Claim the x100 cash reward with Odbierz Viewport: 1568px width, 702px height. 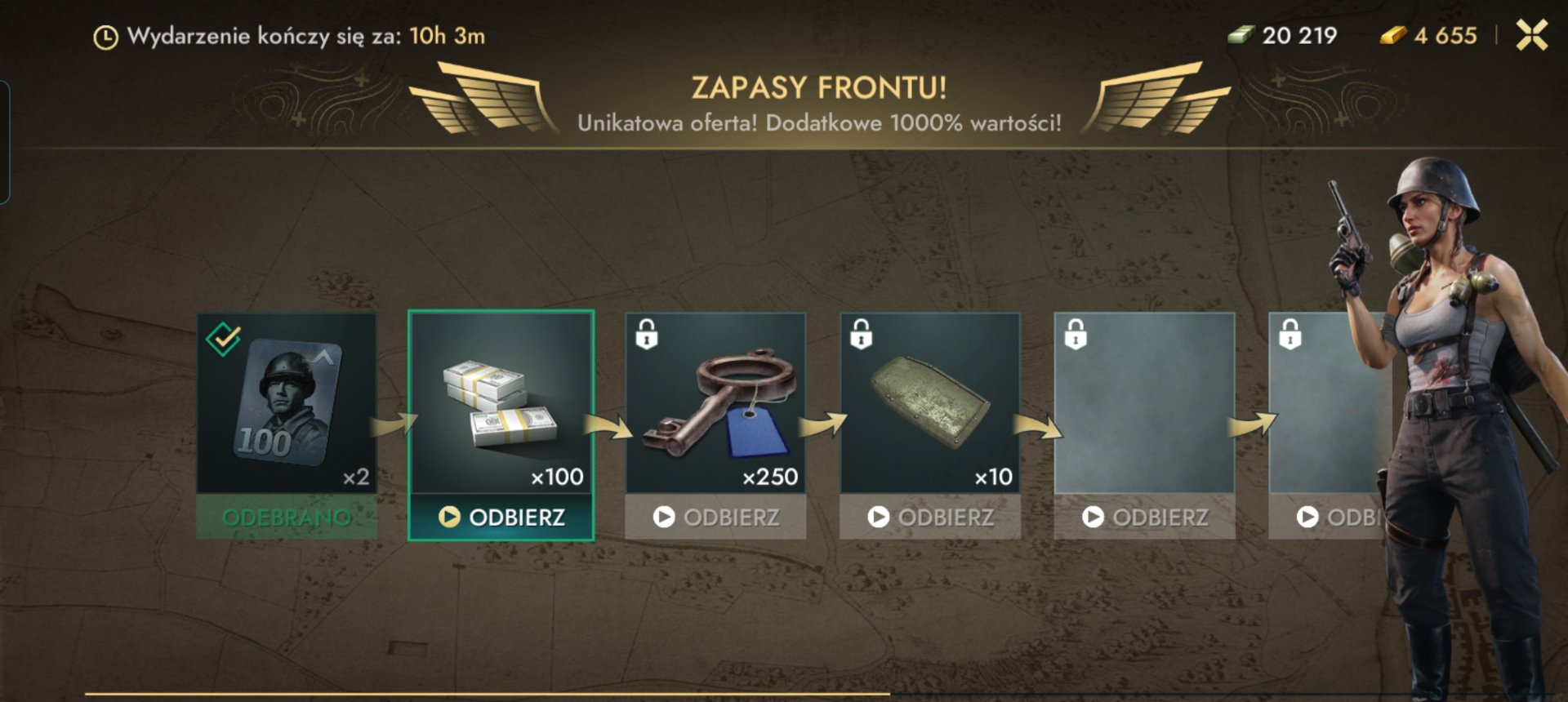[x=501, y=517]
